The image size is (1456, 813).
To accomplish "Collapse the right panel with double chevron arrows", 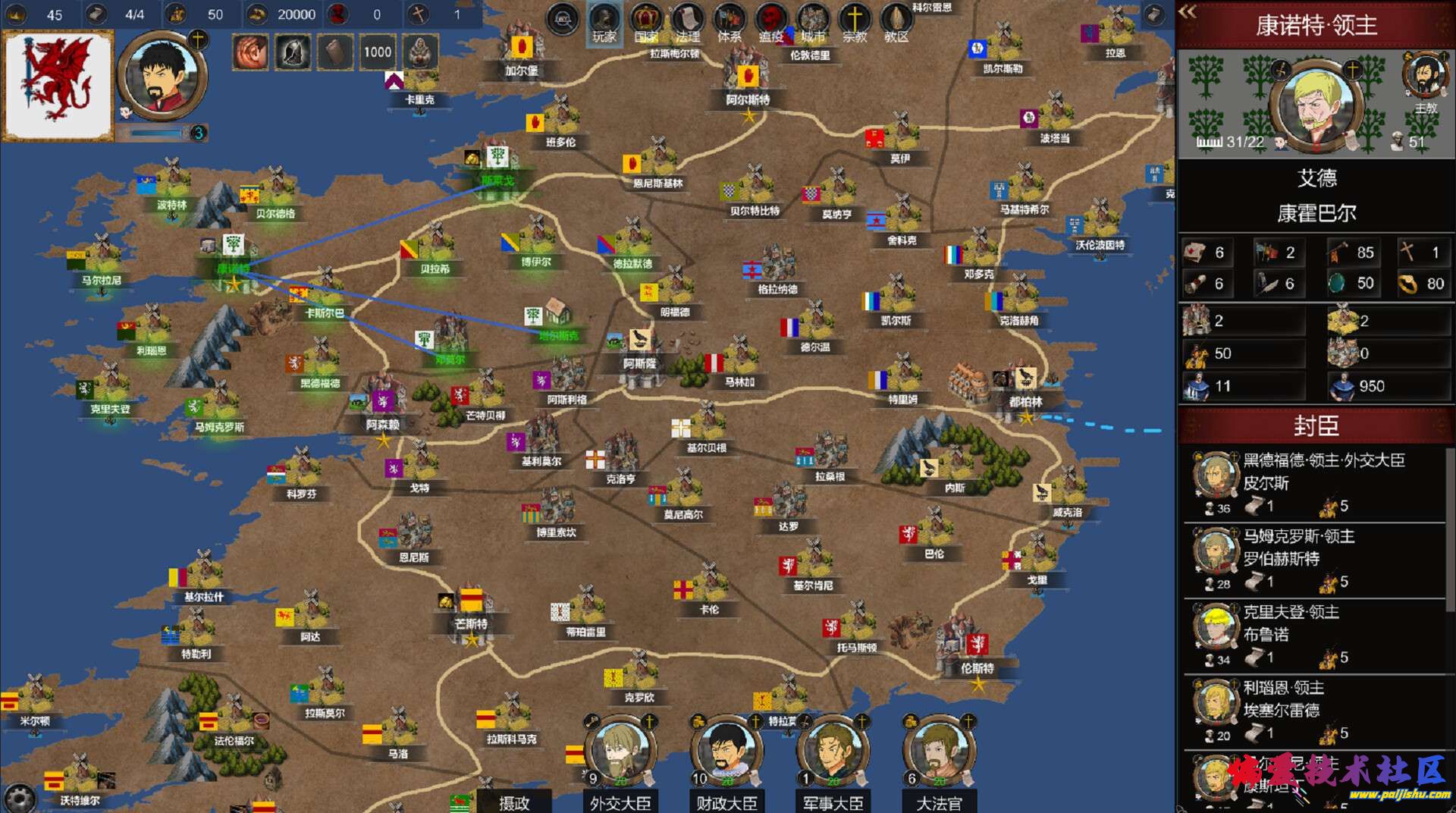I will click(x=1188, y=13).
